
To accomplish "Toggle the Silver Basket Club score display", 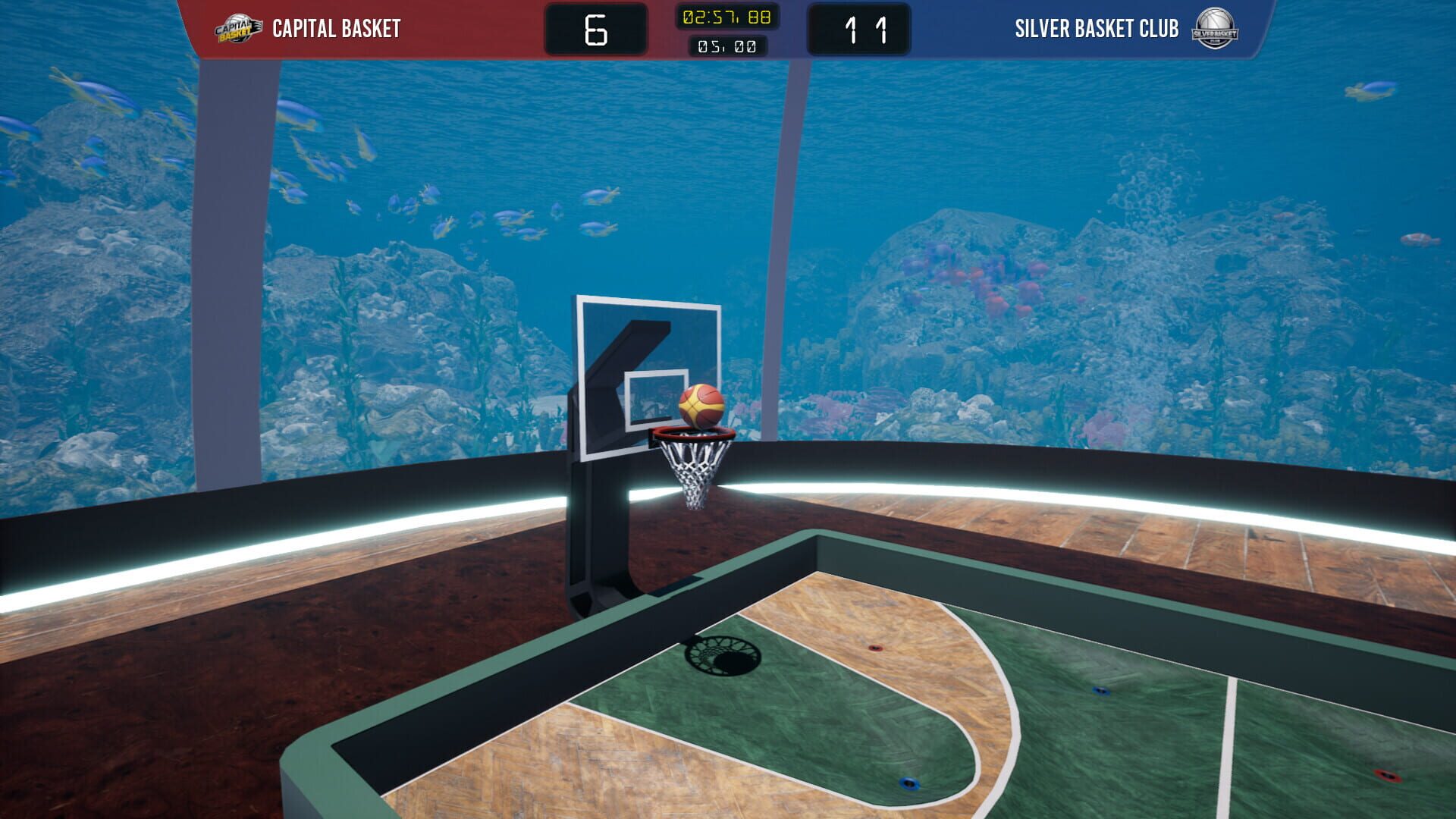I will tap(859, 29).
